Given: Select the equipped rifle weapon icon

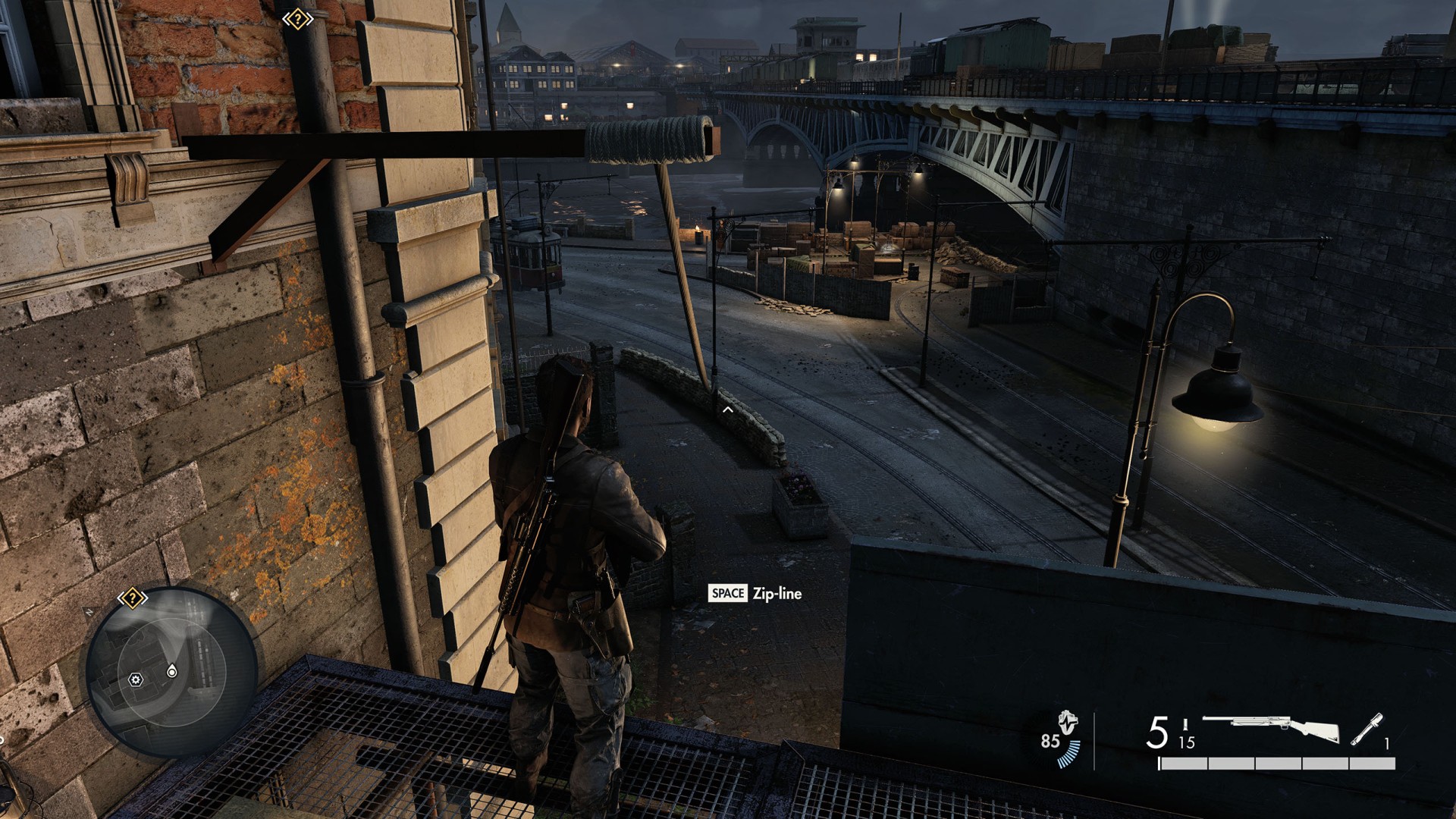Looking at the screenshot, I should tap(1270, 729).
